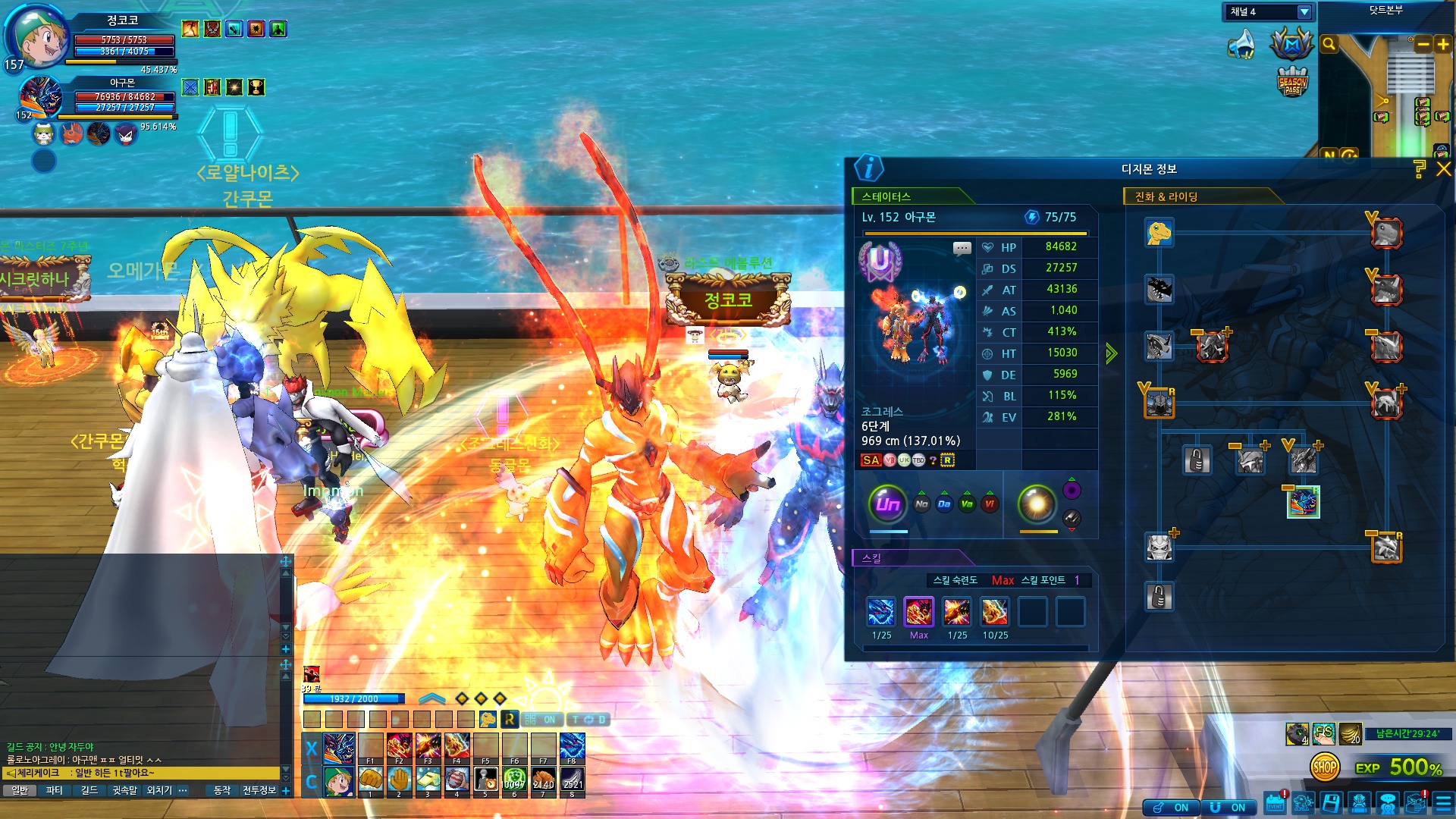Open the gold SHOP coin button
The image size is (1456, 819).
click(1324, 767)
